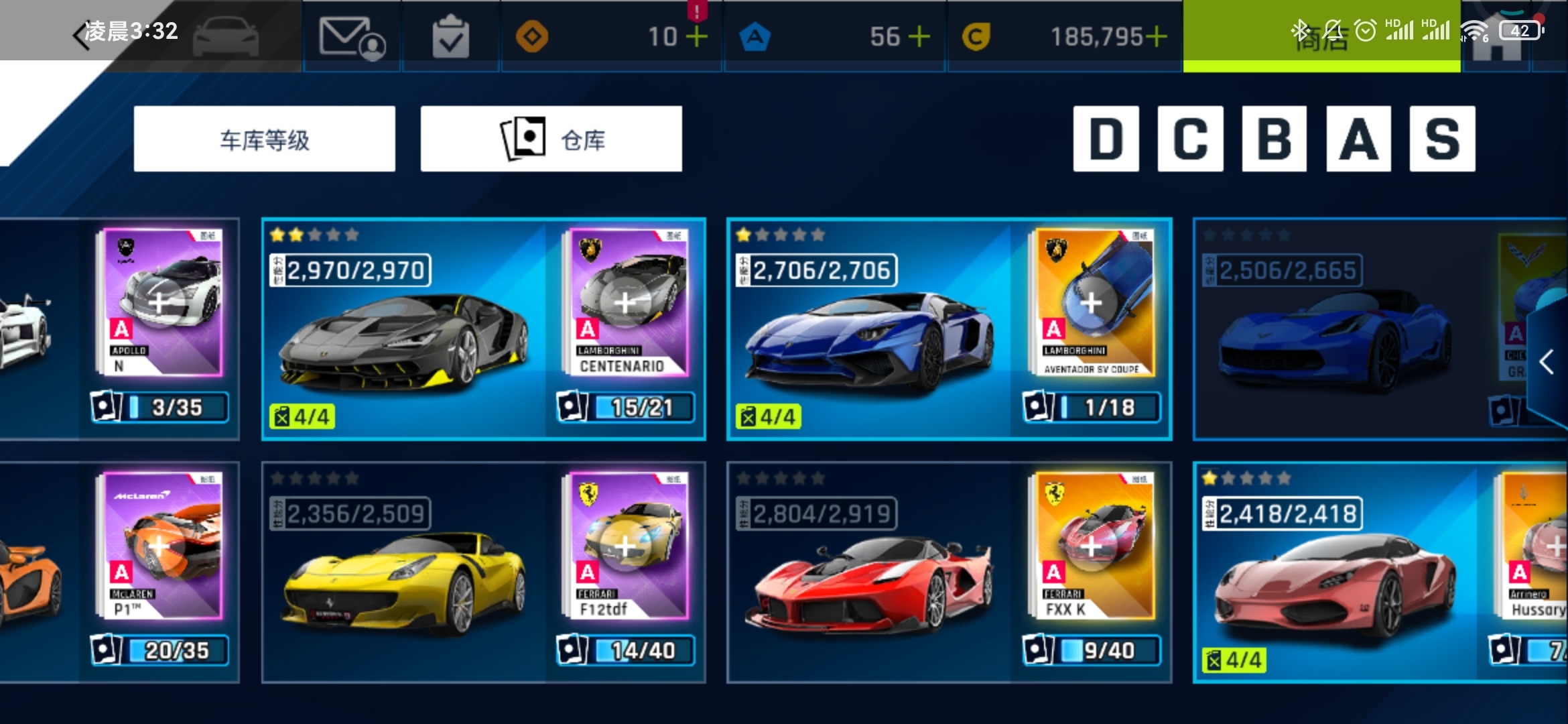Expand the side panel arrow tab

tap(1547, 362)
